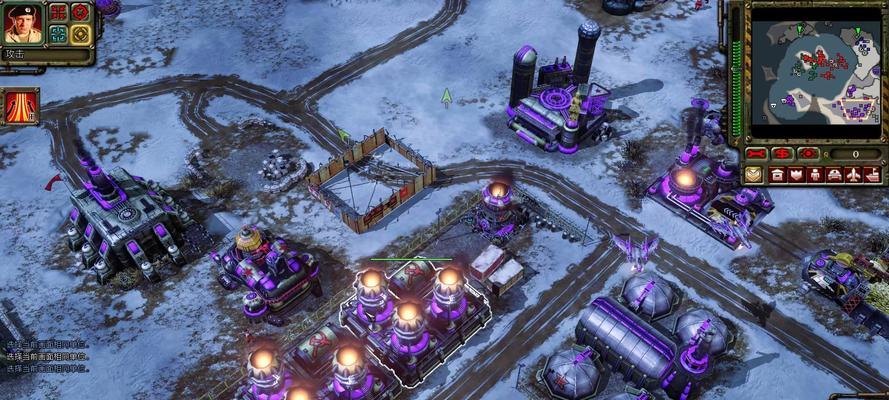Click the co-commander portrait
889x400 pixels.
(22, 23)
